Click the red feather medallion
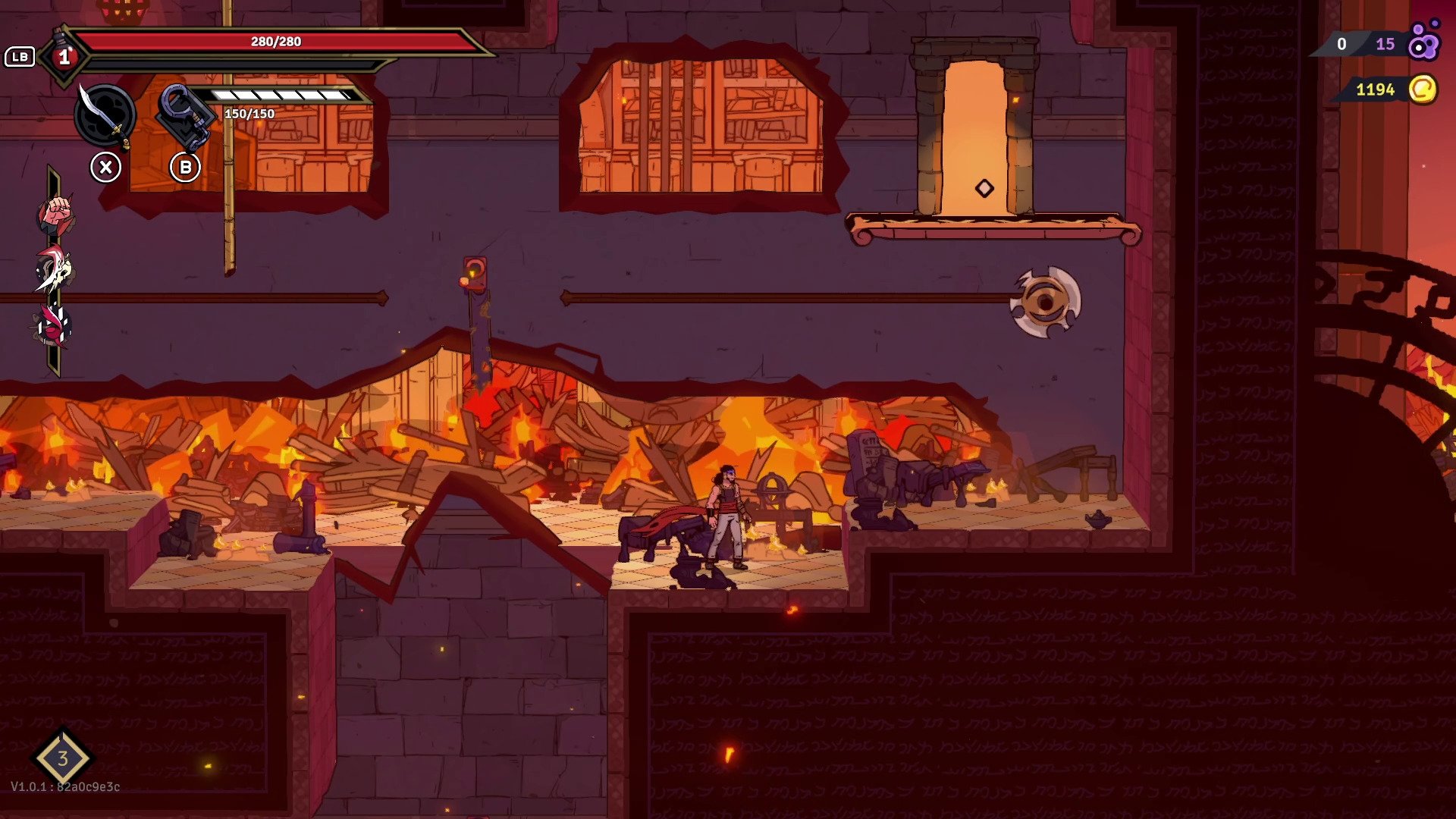This screenshot has width=1456, height=819. pyautogui.click(x=54, y=326)
